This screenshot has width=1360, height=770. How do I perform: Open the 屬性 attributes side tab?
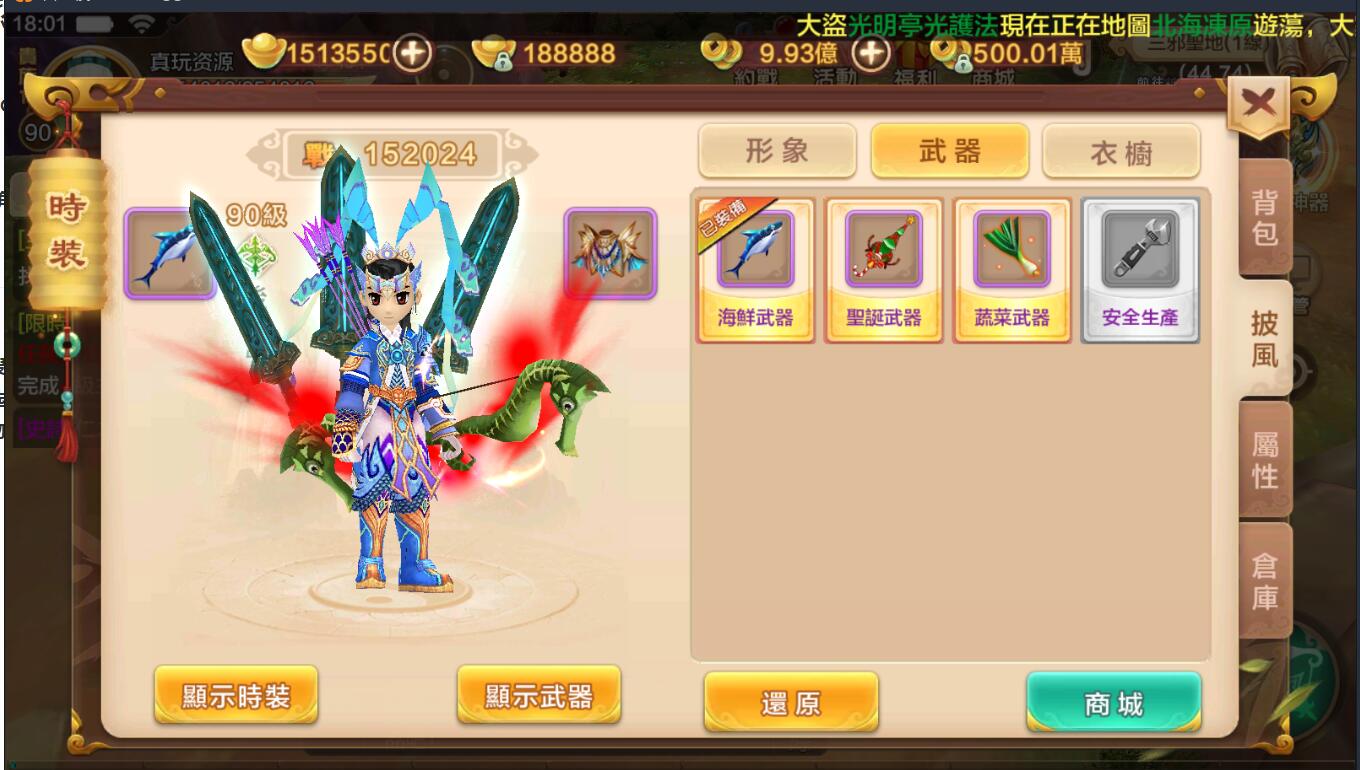(1265, 460)
